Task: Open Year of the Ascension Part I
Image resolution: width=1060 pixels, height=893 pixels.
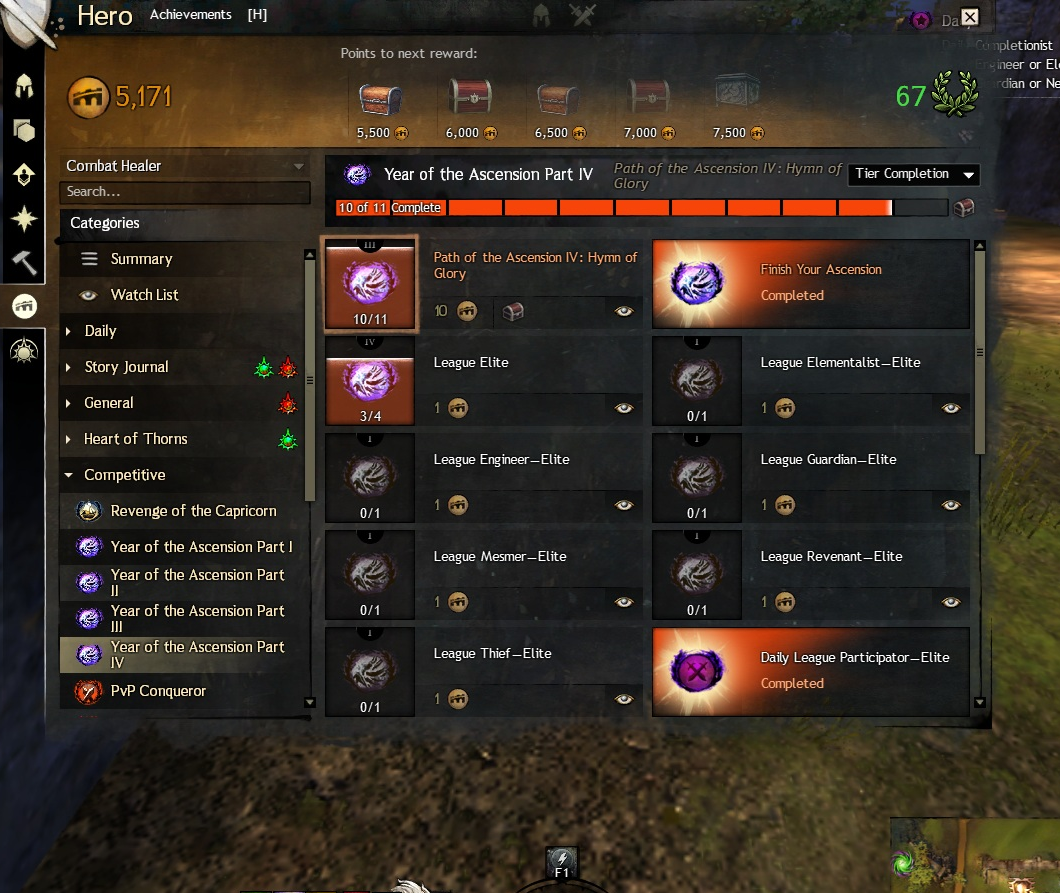Action: (201, 547)
